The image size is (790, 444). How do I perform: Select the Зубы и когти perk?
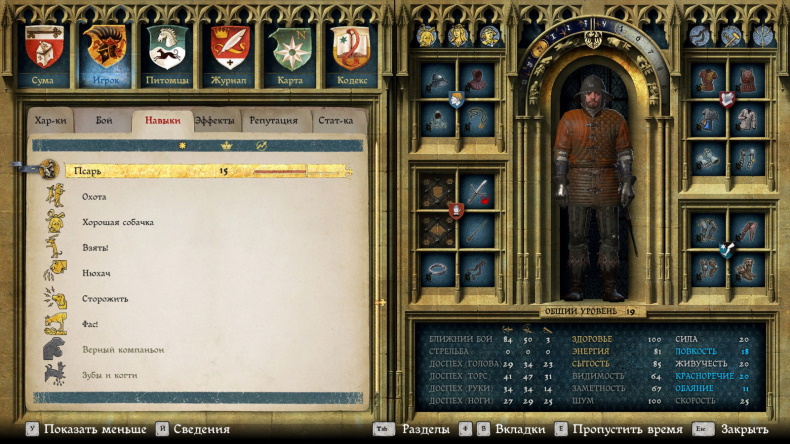click(x=109, y=375)
